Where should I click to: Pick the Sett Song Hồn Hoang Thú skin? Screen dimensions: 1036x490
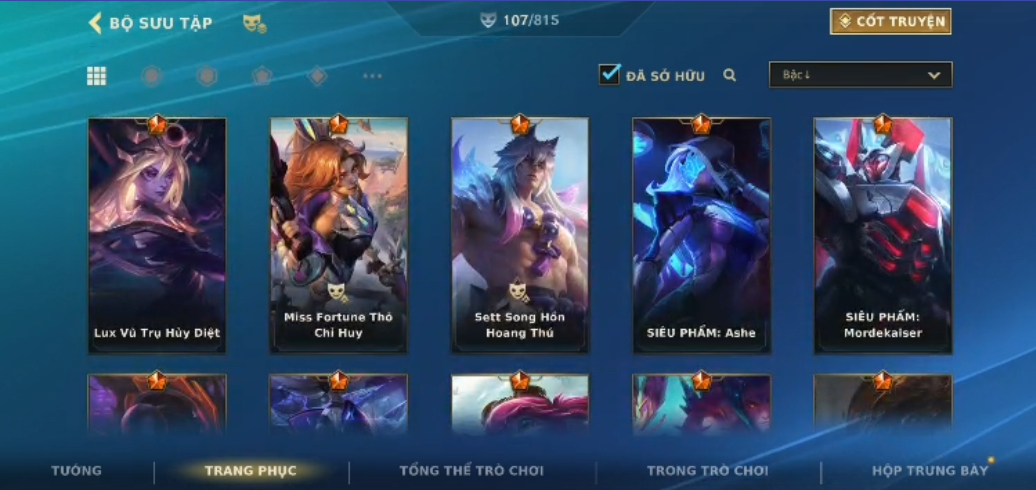[520, 235]
